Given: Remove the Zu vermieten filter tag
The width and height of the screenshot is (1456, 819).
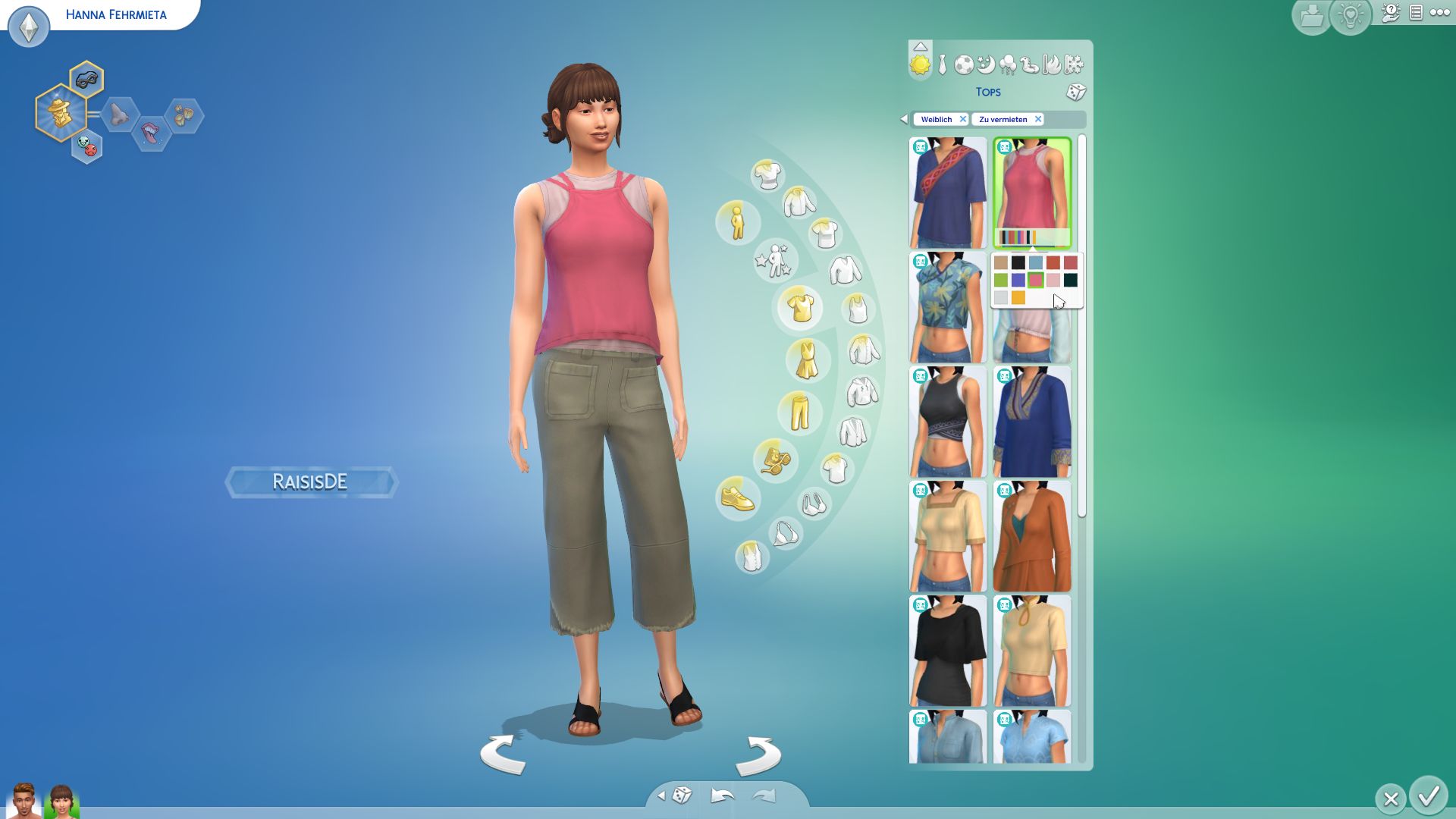Looking at the screenshot, I should coord(1038,119).
